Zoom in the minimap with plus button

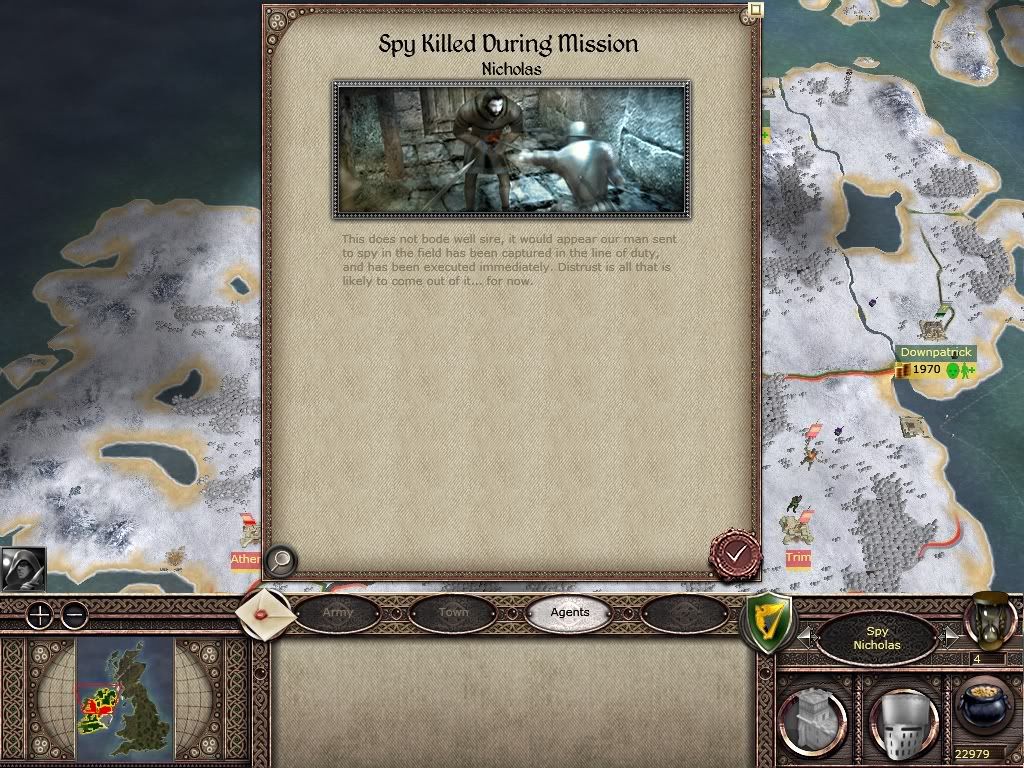click(x=39, y=615)
